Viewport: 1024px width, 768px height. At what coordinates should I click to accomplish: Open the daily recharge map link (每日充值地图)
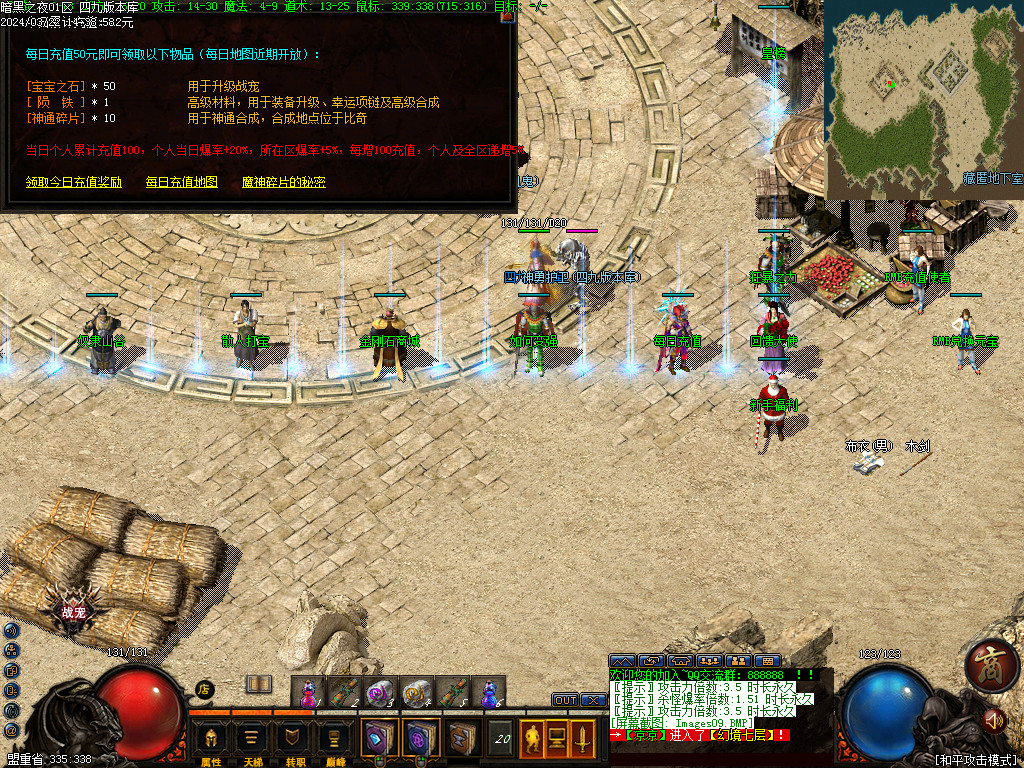tap(181, 182)
